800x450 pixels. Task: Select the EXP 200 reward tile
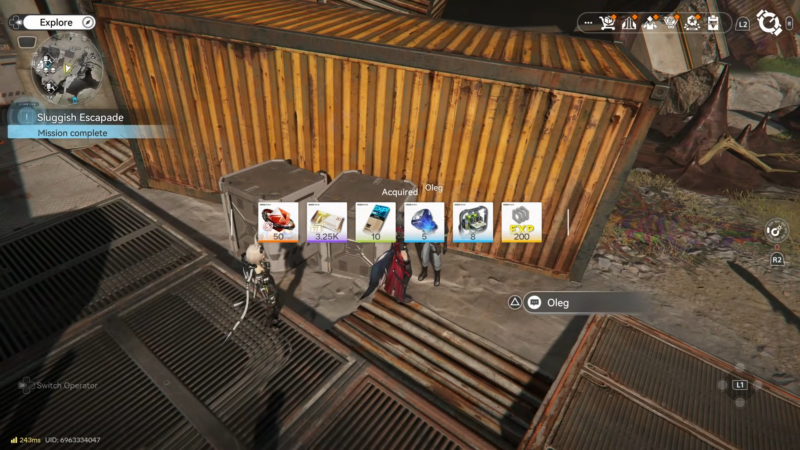coord(521,222)
